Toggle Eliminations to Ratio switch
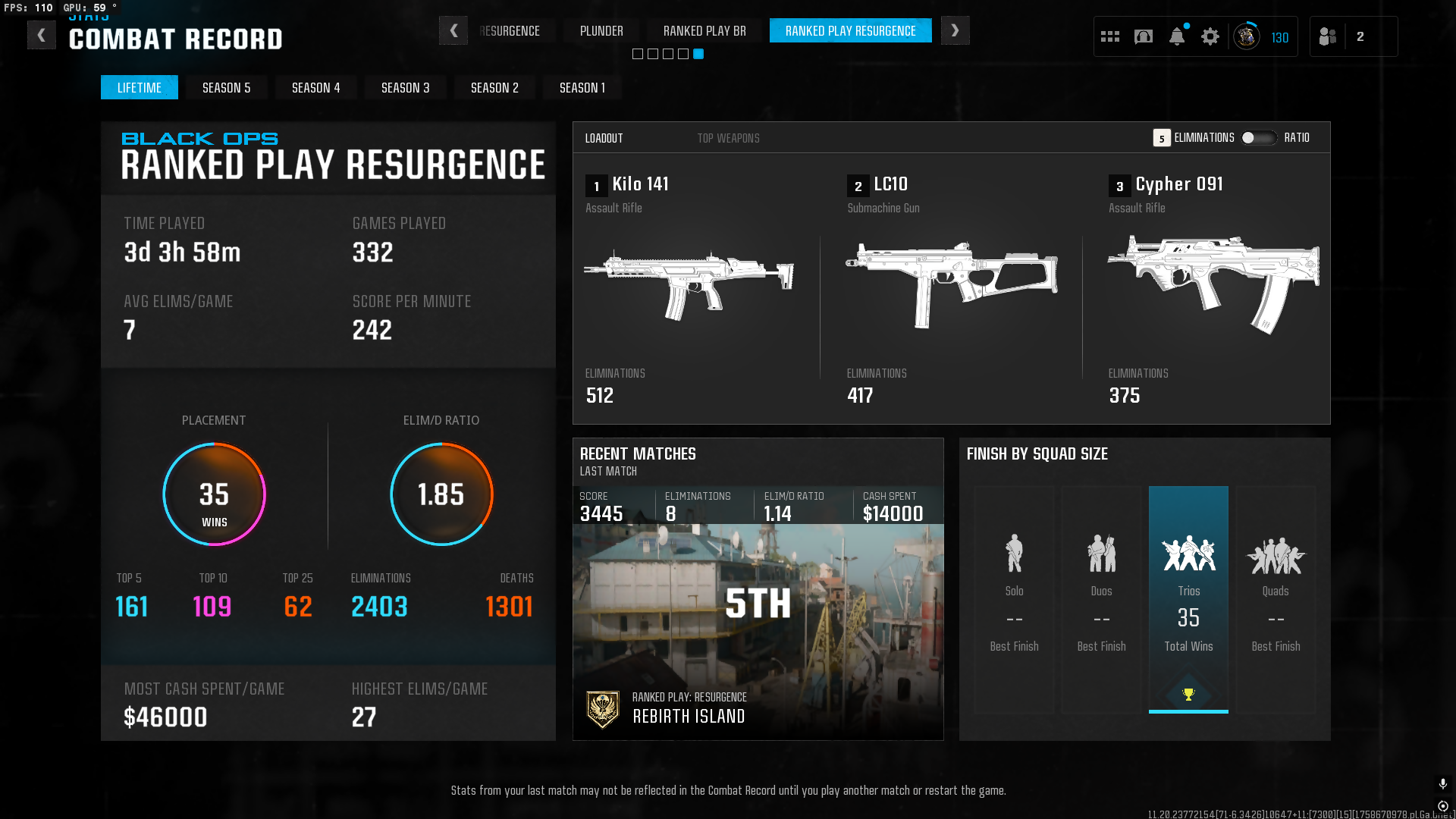Viewport: 1456px width, 819px height. 1259,138
